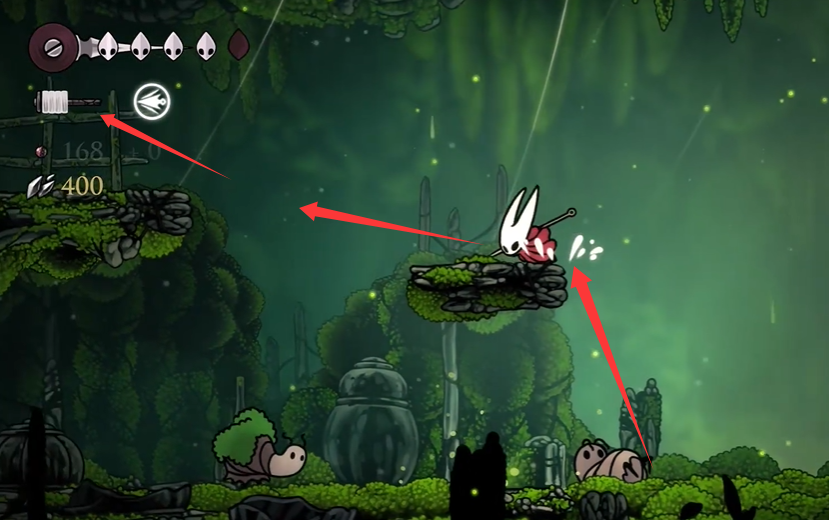Click the round silk spool emblem
Screen dimensions: 829x520
point(50,46)
